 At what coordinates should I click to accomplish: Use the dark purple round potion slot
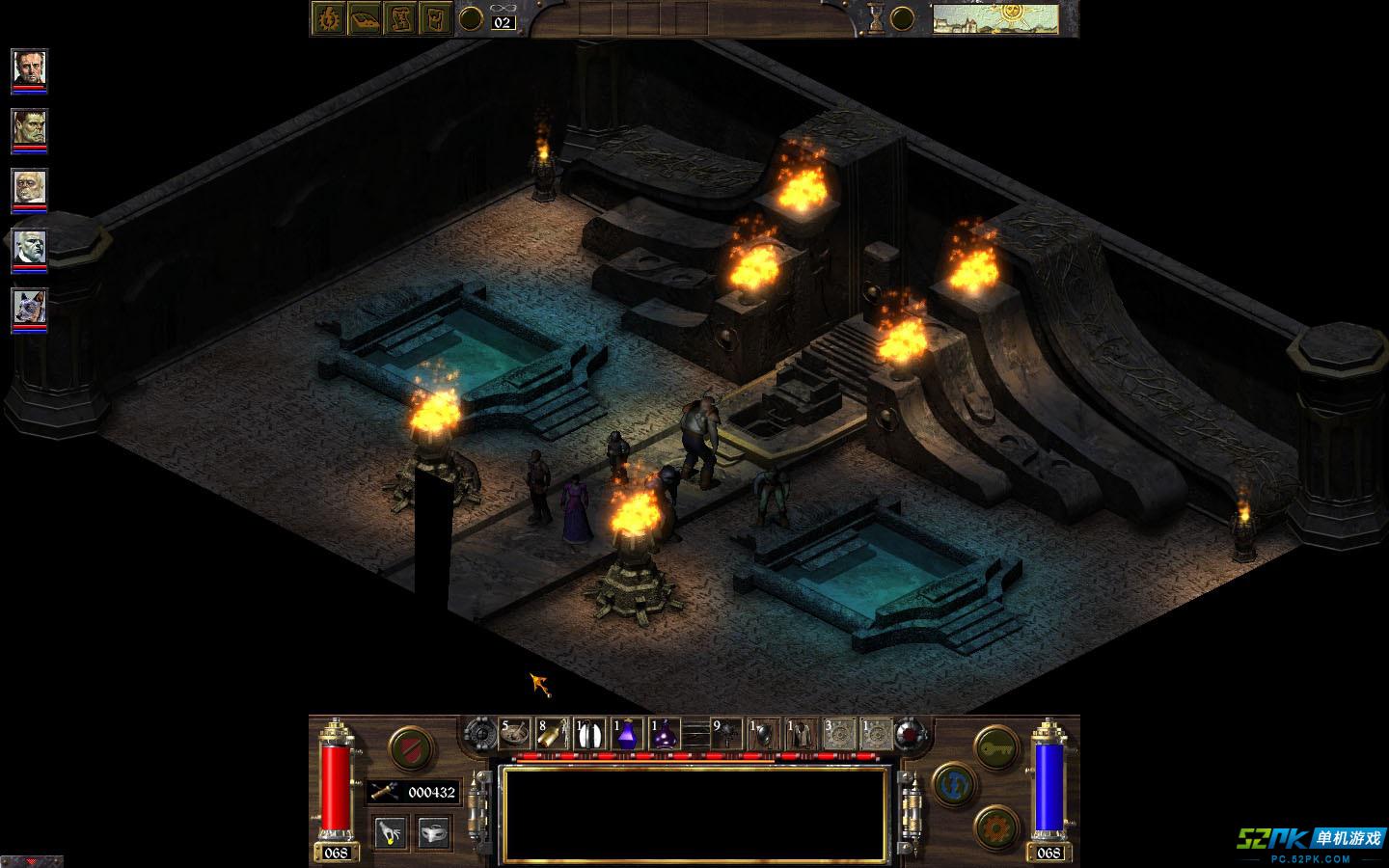pyautogui.click(x=665, y=734)
